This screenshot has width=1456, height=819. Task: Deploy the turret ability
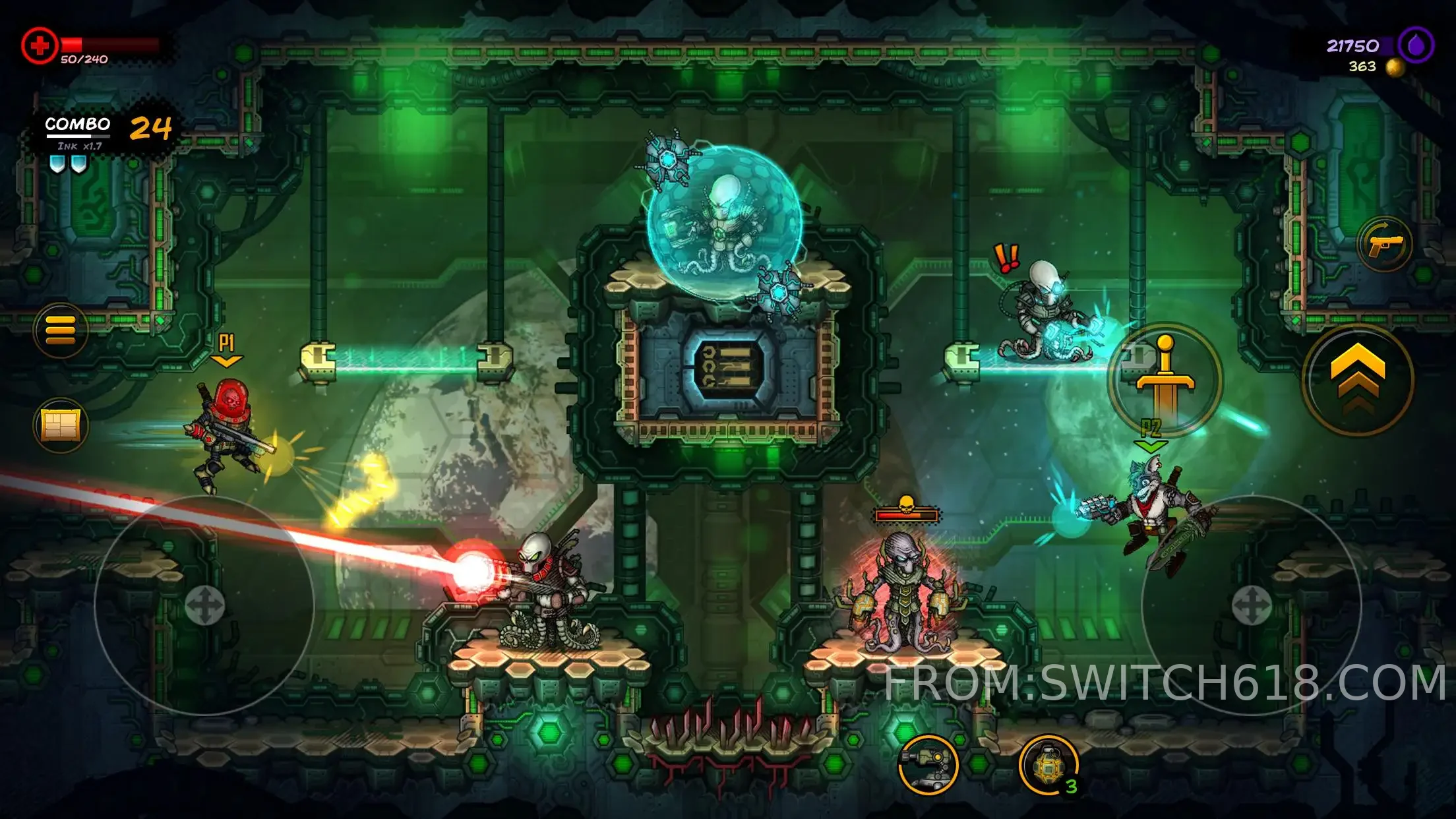pyautogui.click(x=928, y=765)
